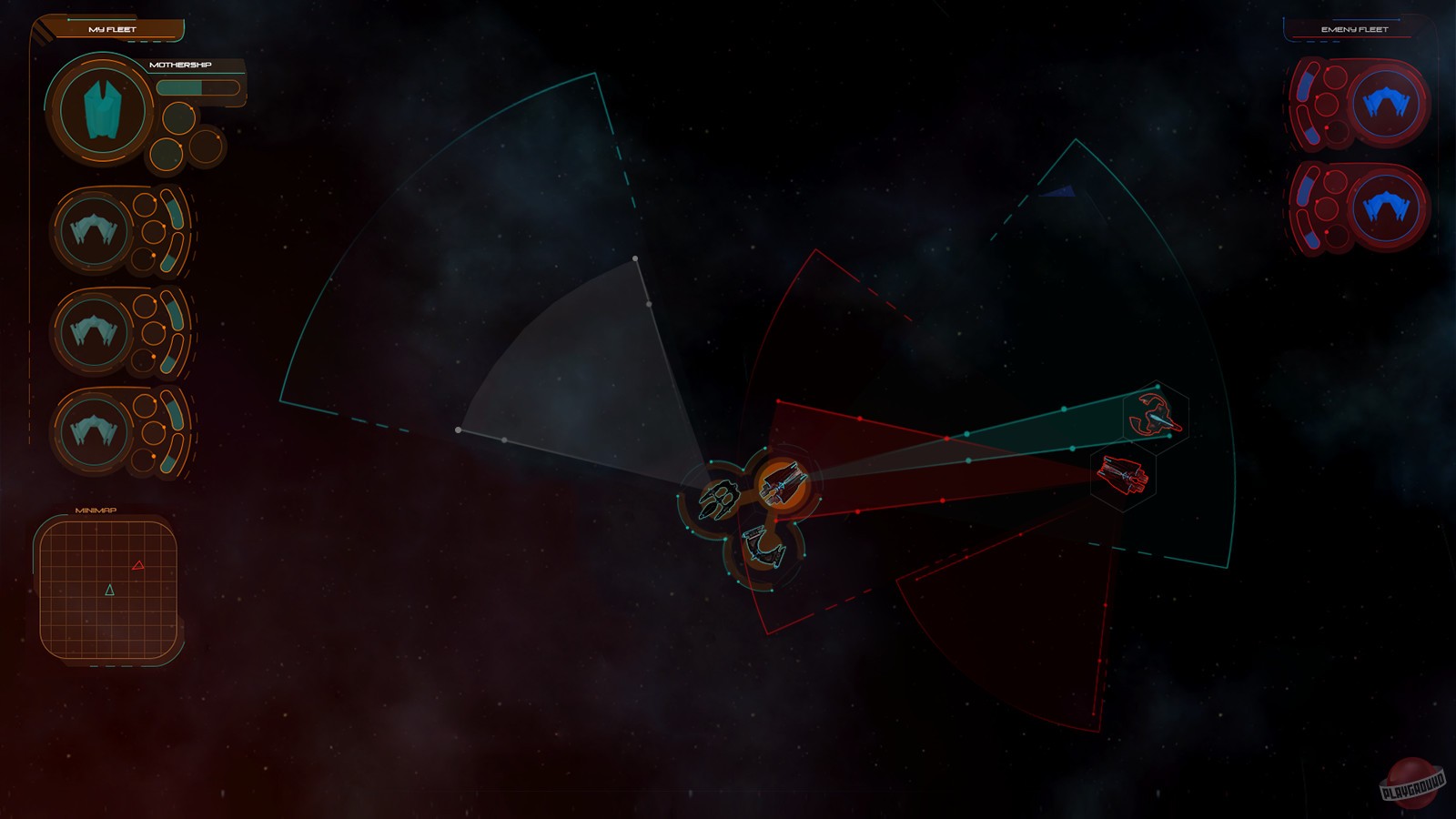Viewport: 1456px width, 819px height.
Task: Click the red triangle marker on the minimap
Action: [x=138, y=566]
